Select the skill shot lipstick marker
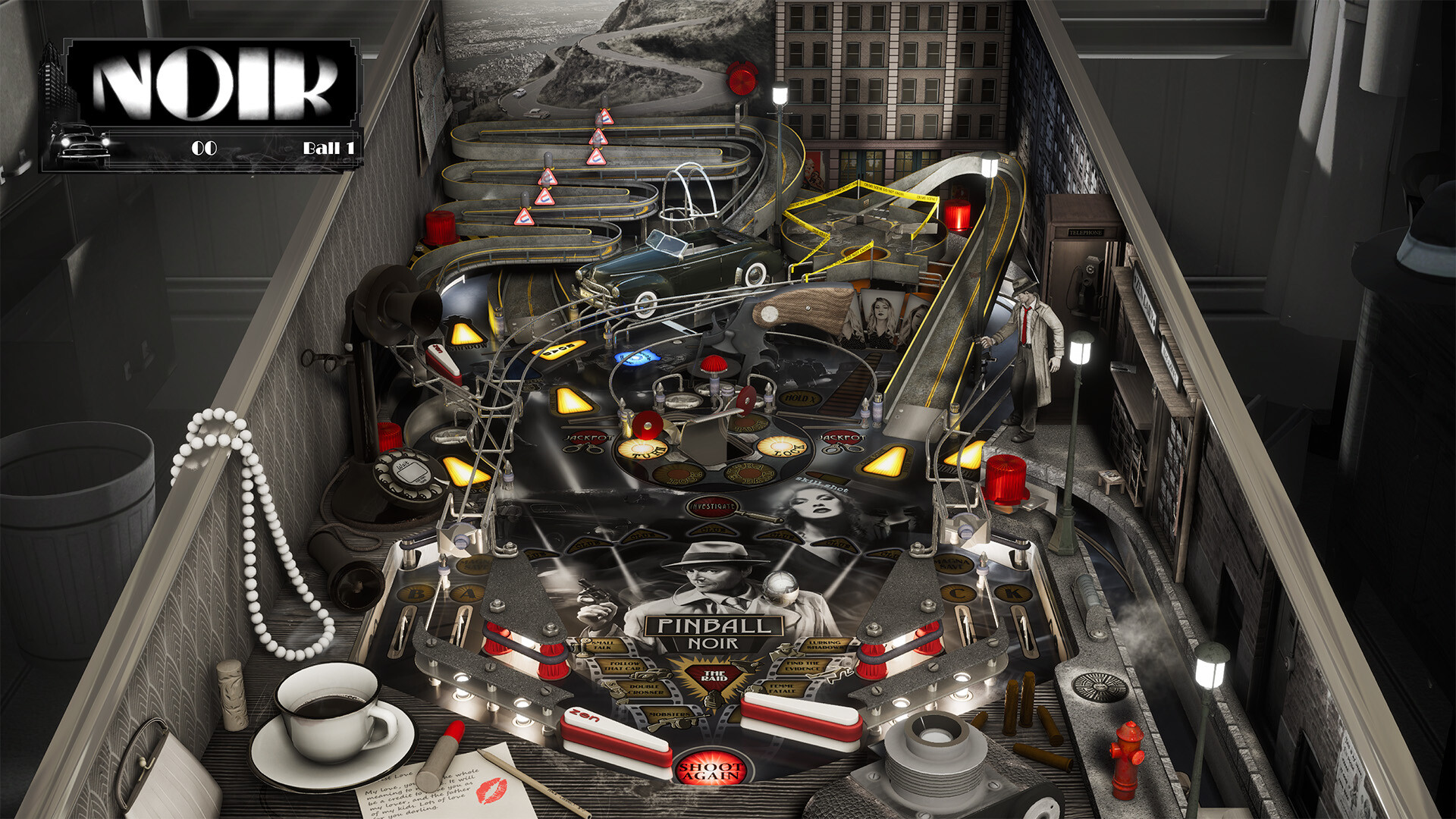 827,476
